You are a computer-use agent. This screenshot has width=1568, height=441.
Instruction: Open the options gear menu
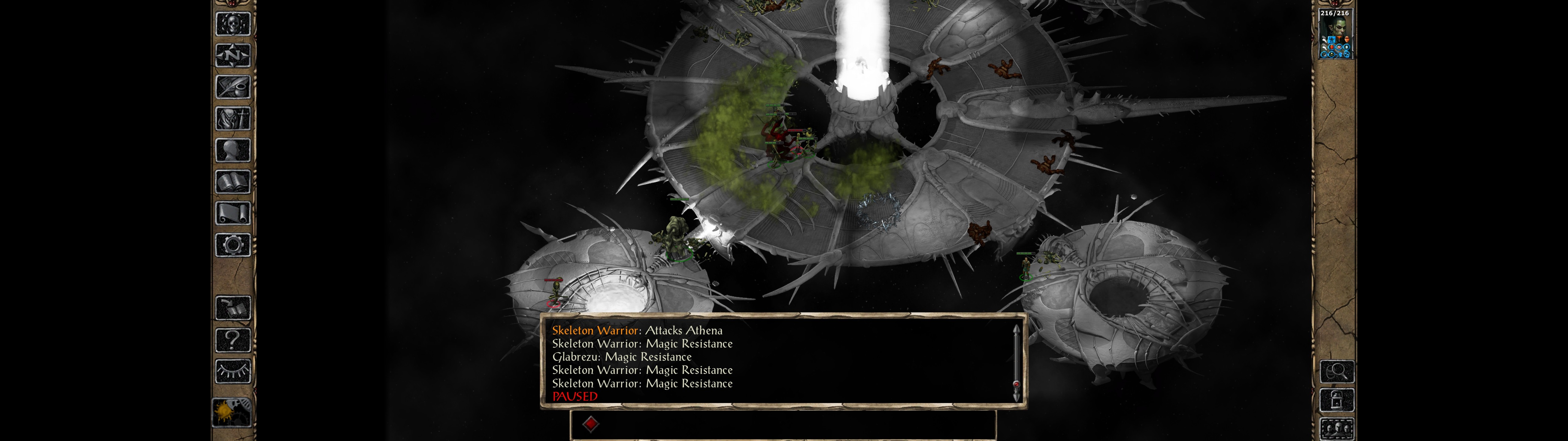[232, 245]
